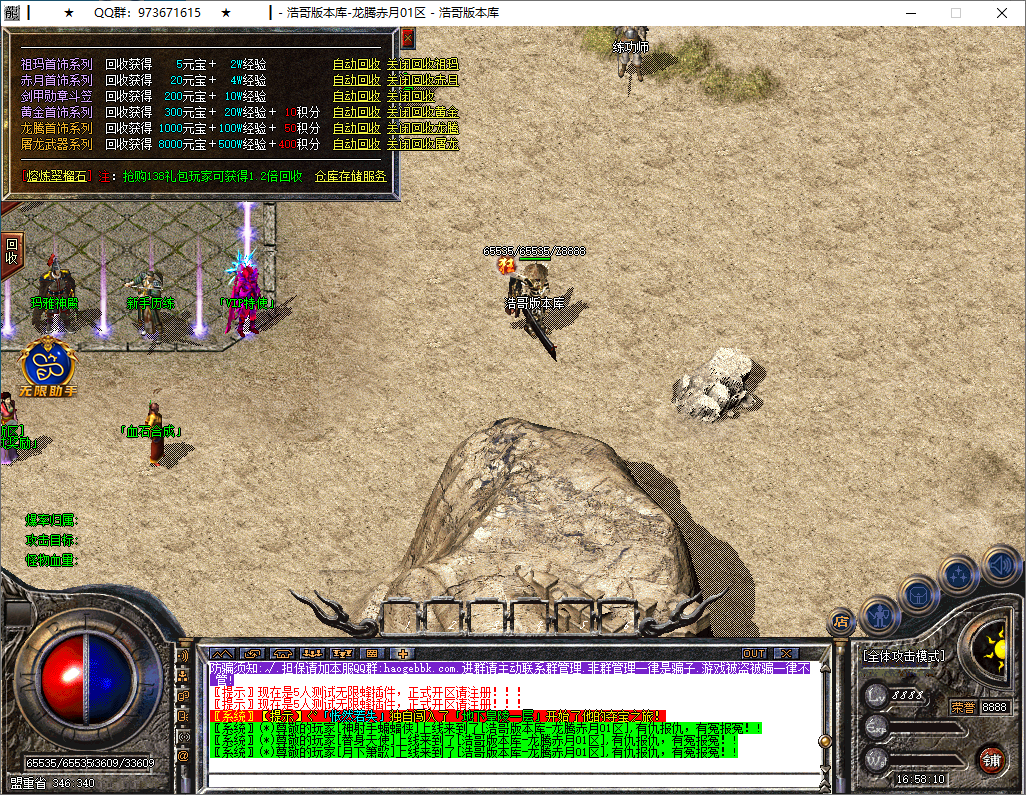Click the OUT button above chat
This screenshot has height=795, width=1026.
[x=753, y=653]
